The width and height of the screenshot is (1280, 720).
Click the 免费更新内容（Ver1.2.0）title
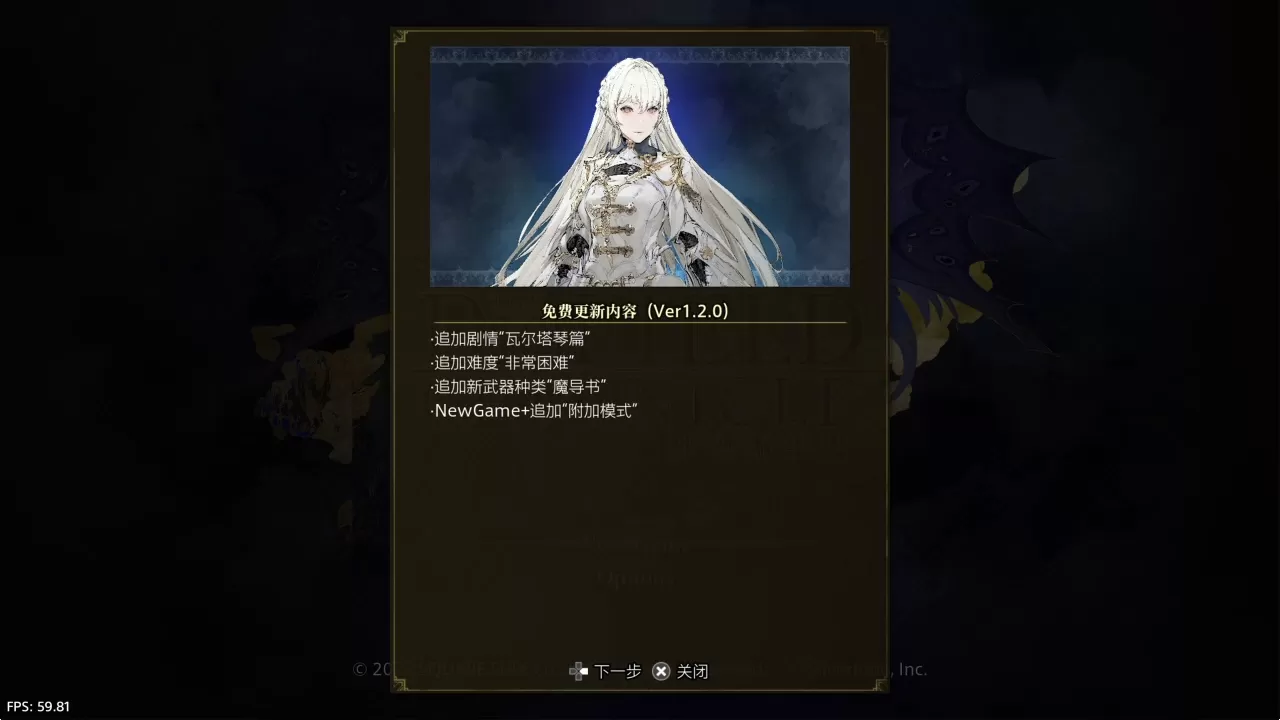636,311
